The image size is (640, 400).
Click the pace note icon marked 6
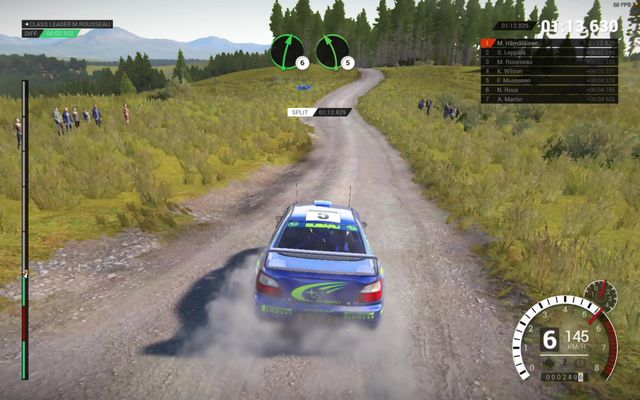[x=290, y=51]
